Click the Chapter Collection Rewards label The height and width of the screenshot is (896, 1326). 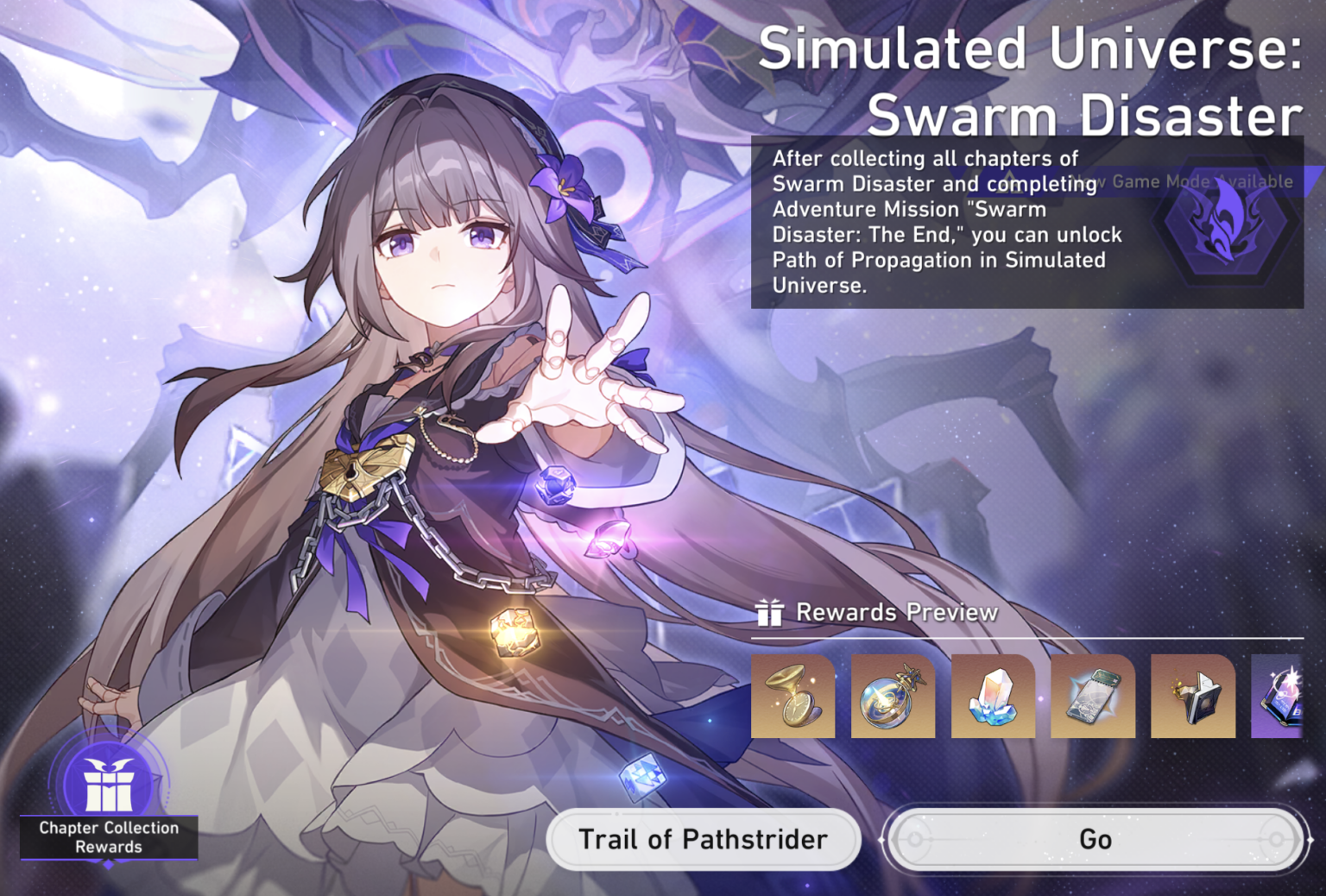pos(109,837)
